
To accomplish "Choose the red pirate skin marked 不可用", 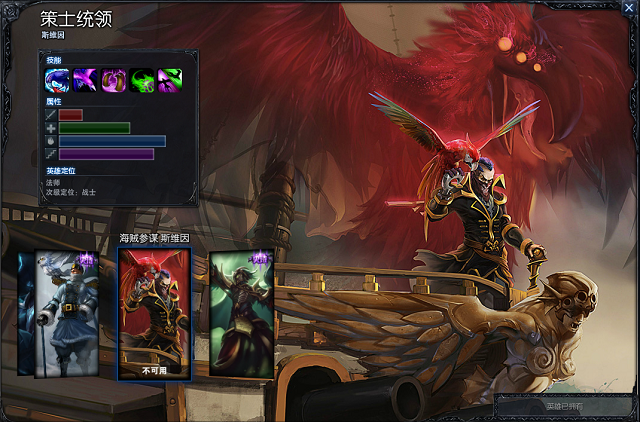I will click(x=153, y=313).
